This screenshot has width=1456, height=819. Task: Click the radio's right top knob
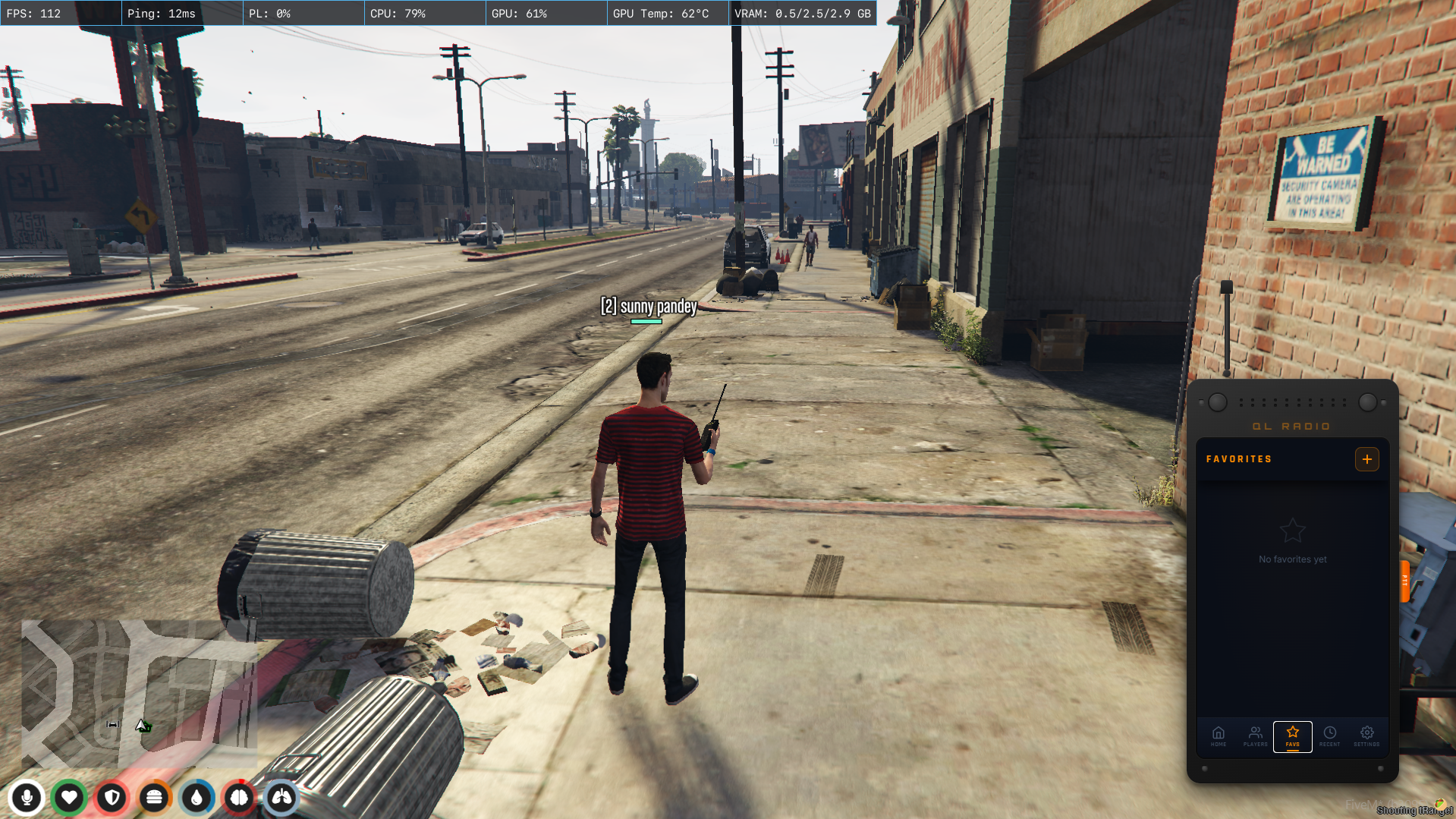click(1368, 402)
